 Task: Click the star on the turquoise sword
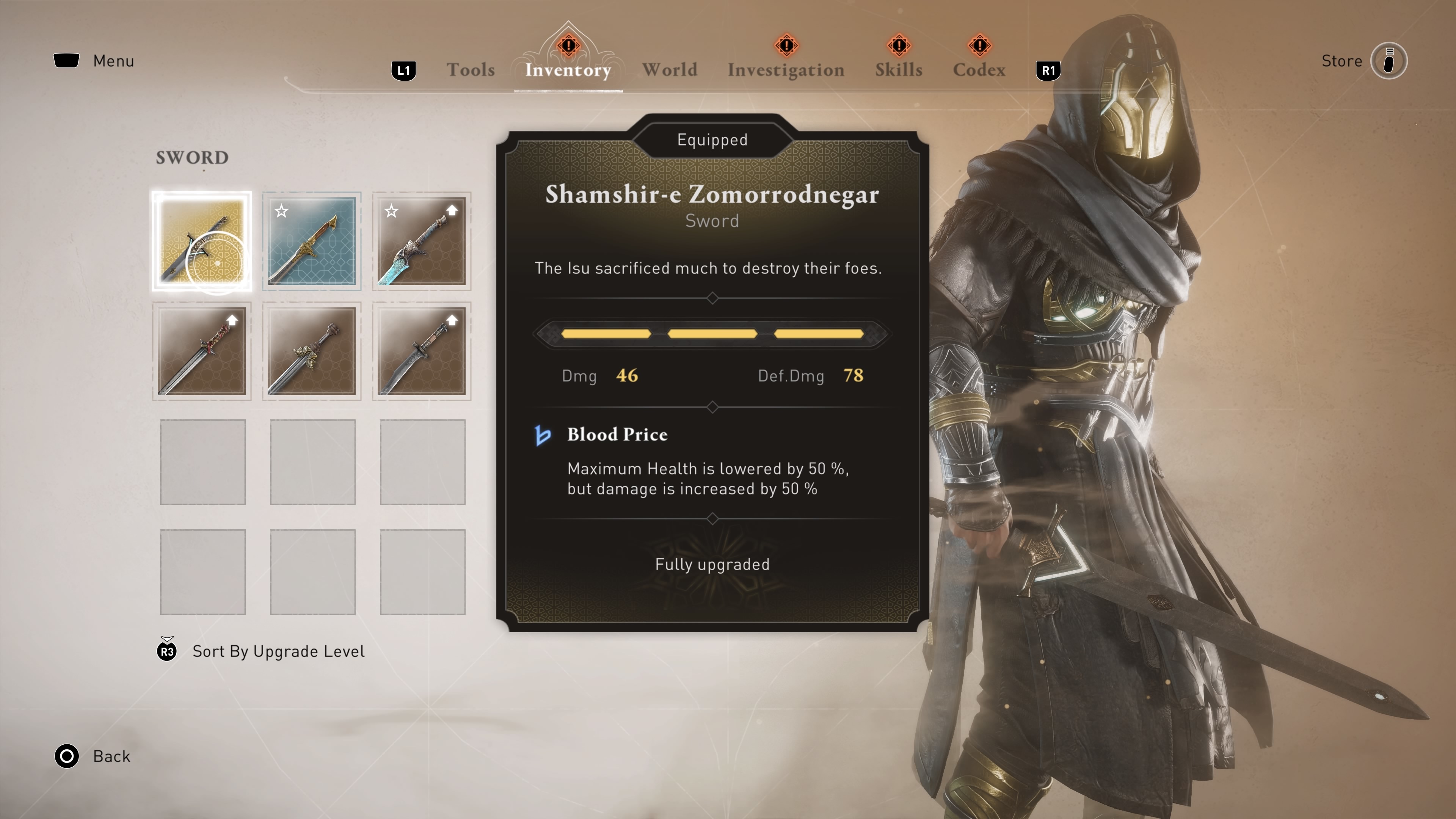[392, 211]
